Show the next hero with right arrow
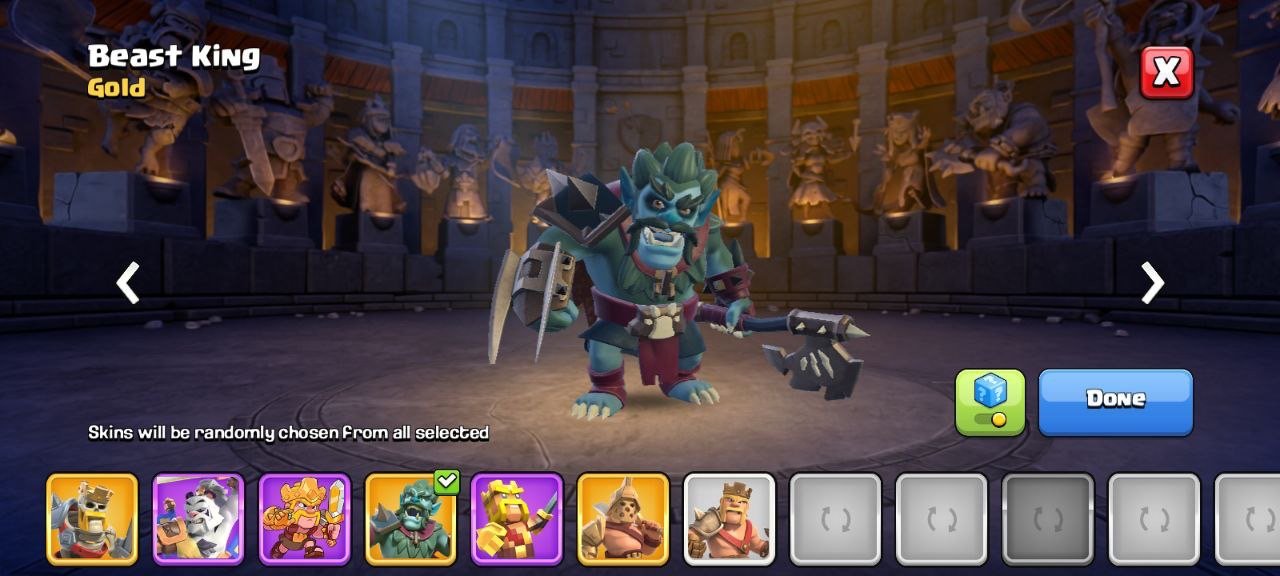 point(1152,283)
